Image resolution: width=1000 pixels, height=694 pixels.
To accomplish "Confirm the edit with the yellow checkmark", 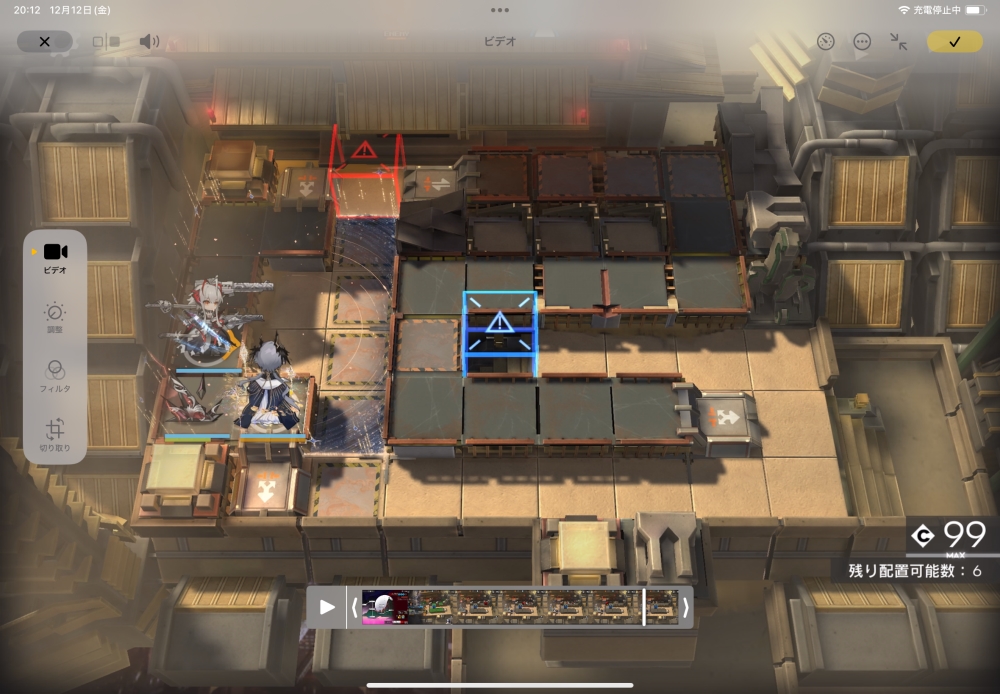I will [x=954, y=41].
